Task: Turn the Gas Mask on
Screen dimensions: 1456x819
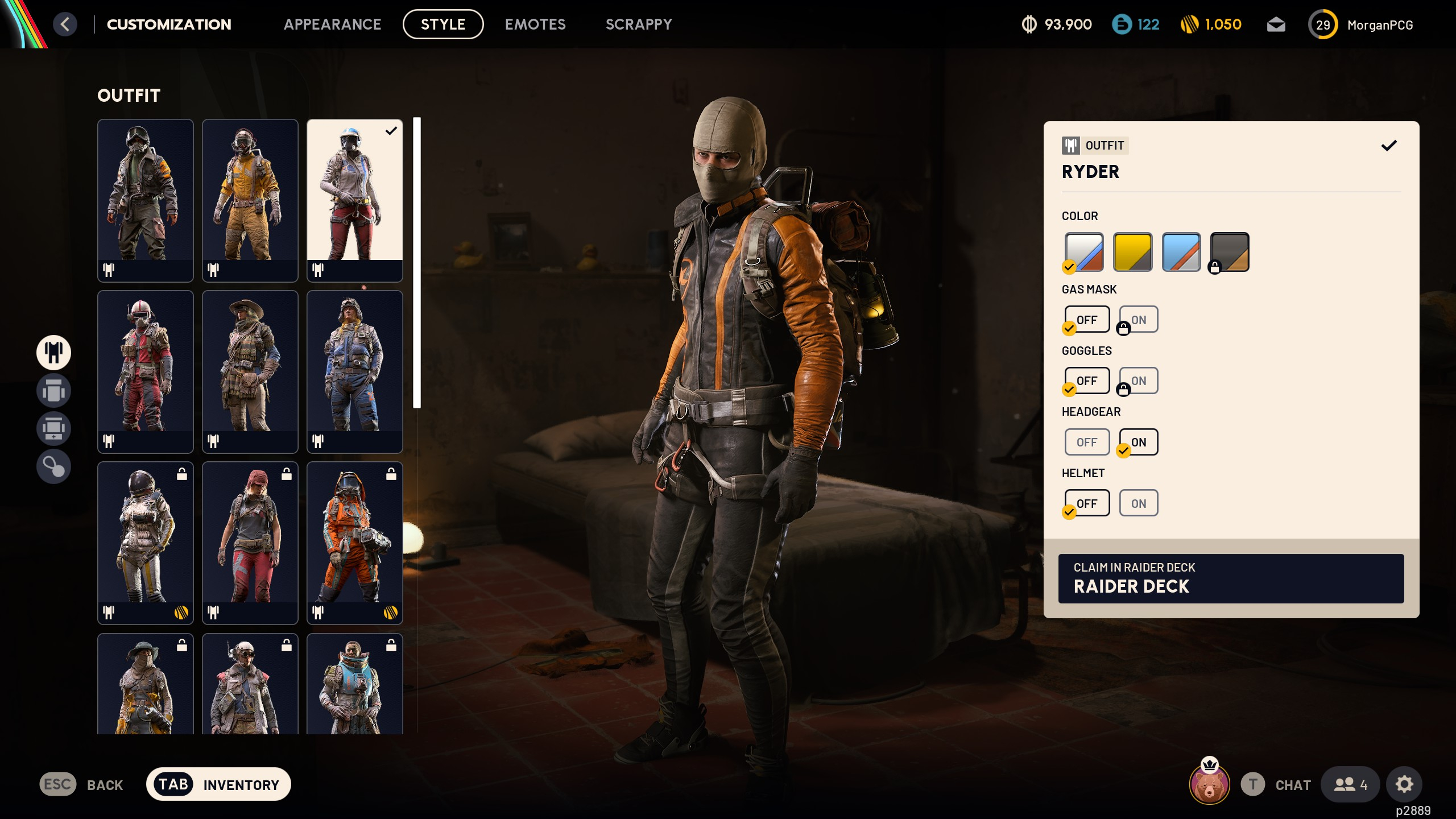Action: pyautogui.click(x=1137, y=319)
